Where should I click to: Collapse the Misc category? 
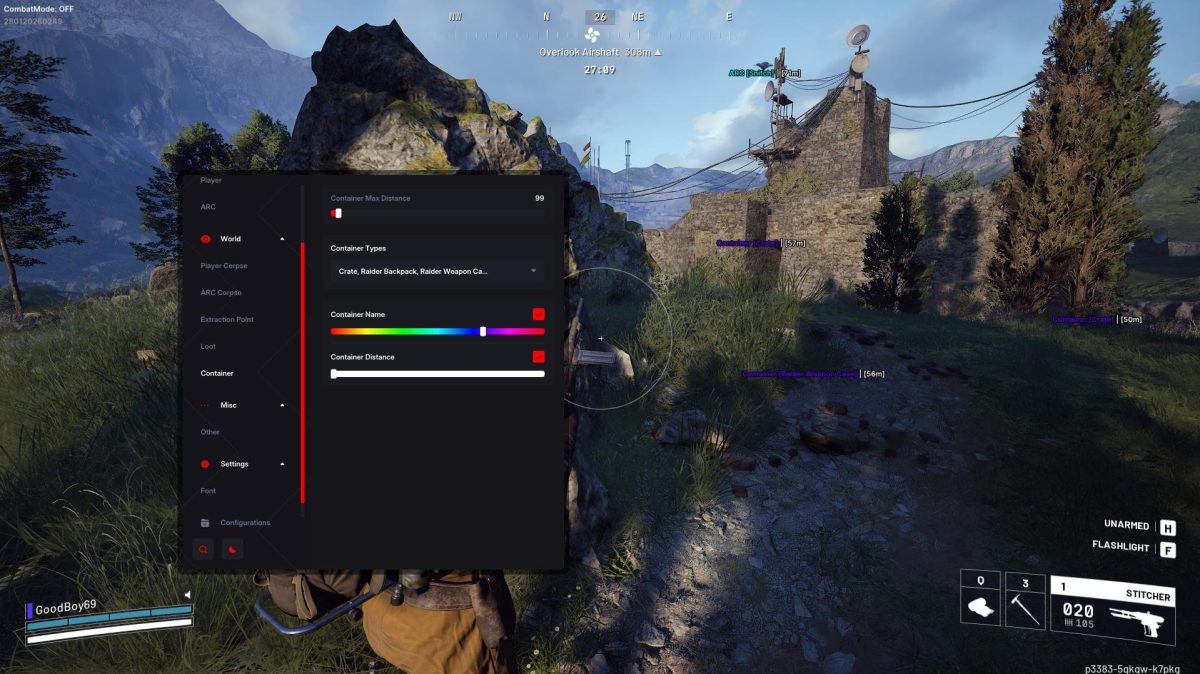(282, 405)
